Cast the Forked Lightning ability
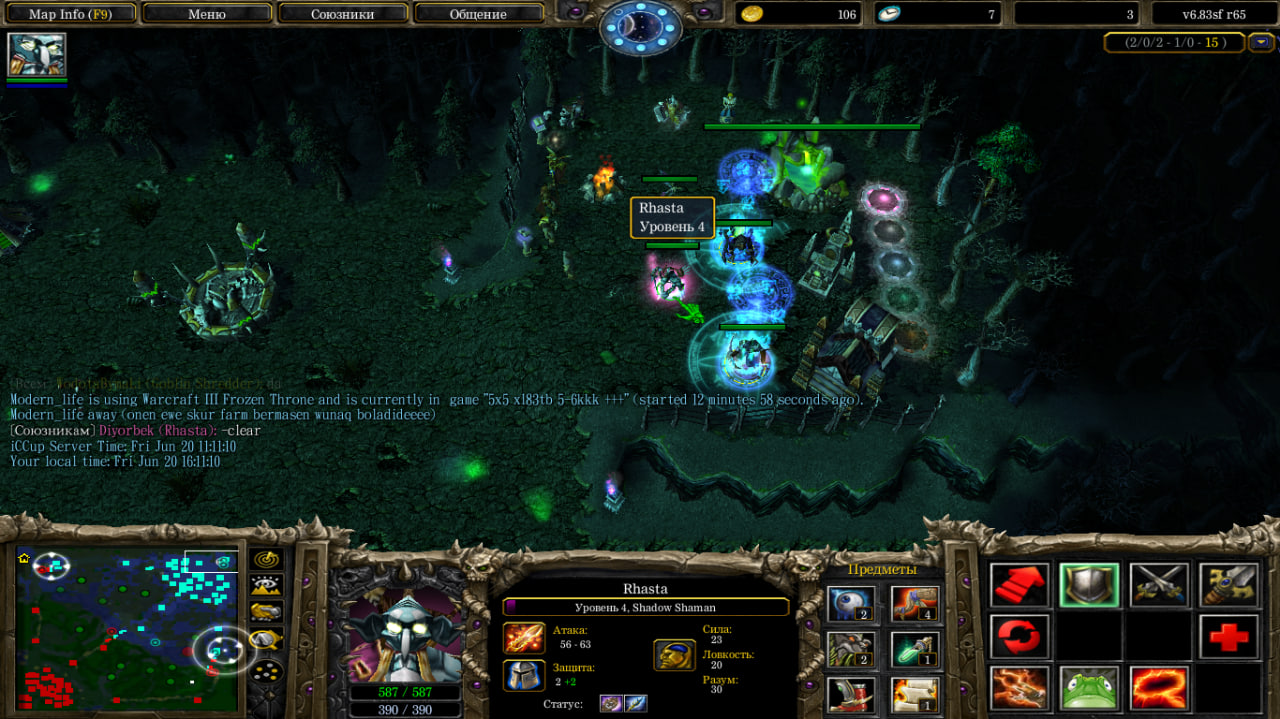 point(1019,688)
